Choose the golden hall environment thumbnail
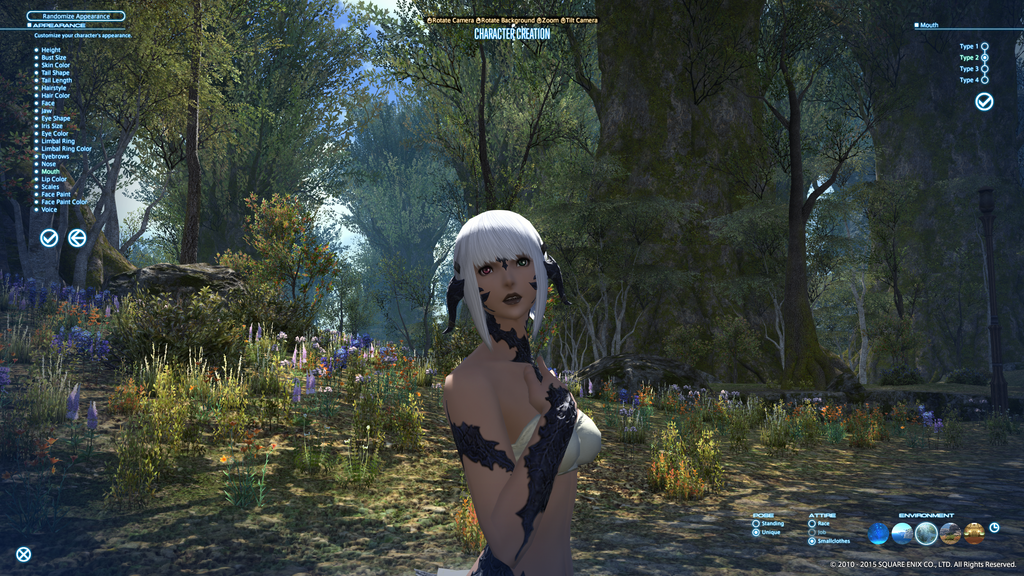Viewport: 1024px width, 576px height. [x=974, y=534]
